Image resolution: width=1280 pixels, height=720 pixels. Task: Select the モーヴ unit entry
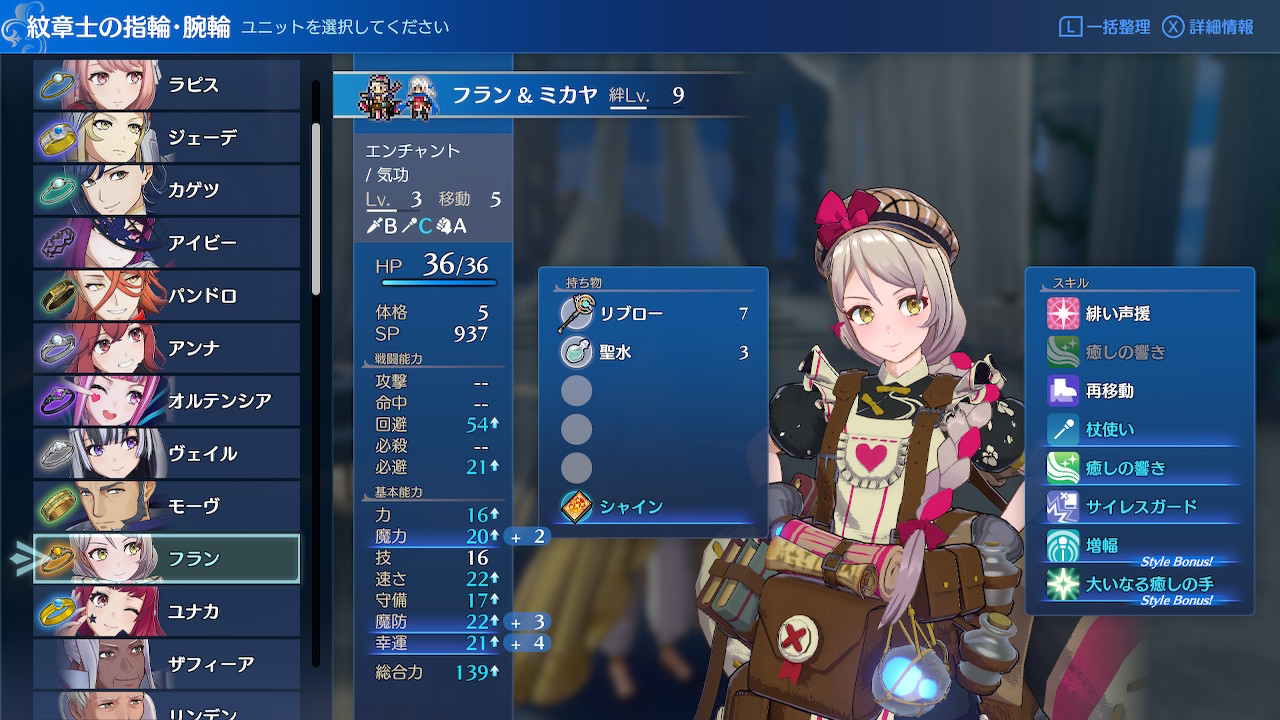point(166,506)
